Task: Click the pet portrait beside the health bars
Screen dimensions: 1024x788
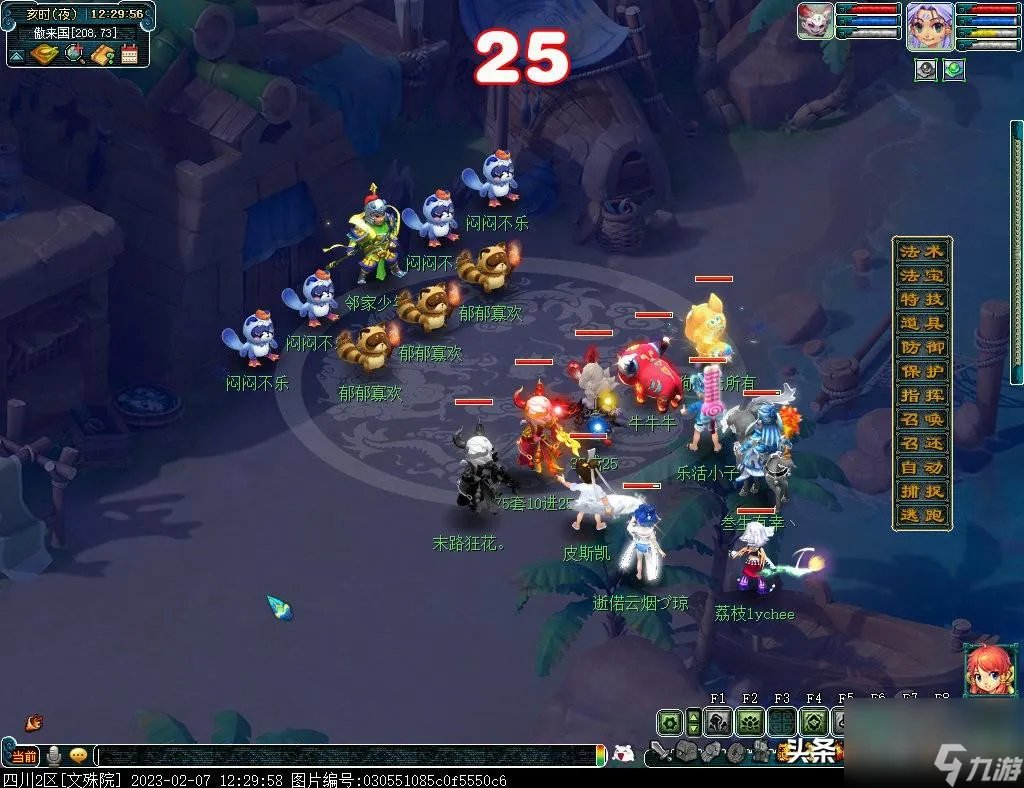Action: (815, 21)
